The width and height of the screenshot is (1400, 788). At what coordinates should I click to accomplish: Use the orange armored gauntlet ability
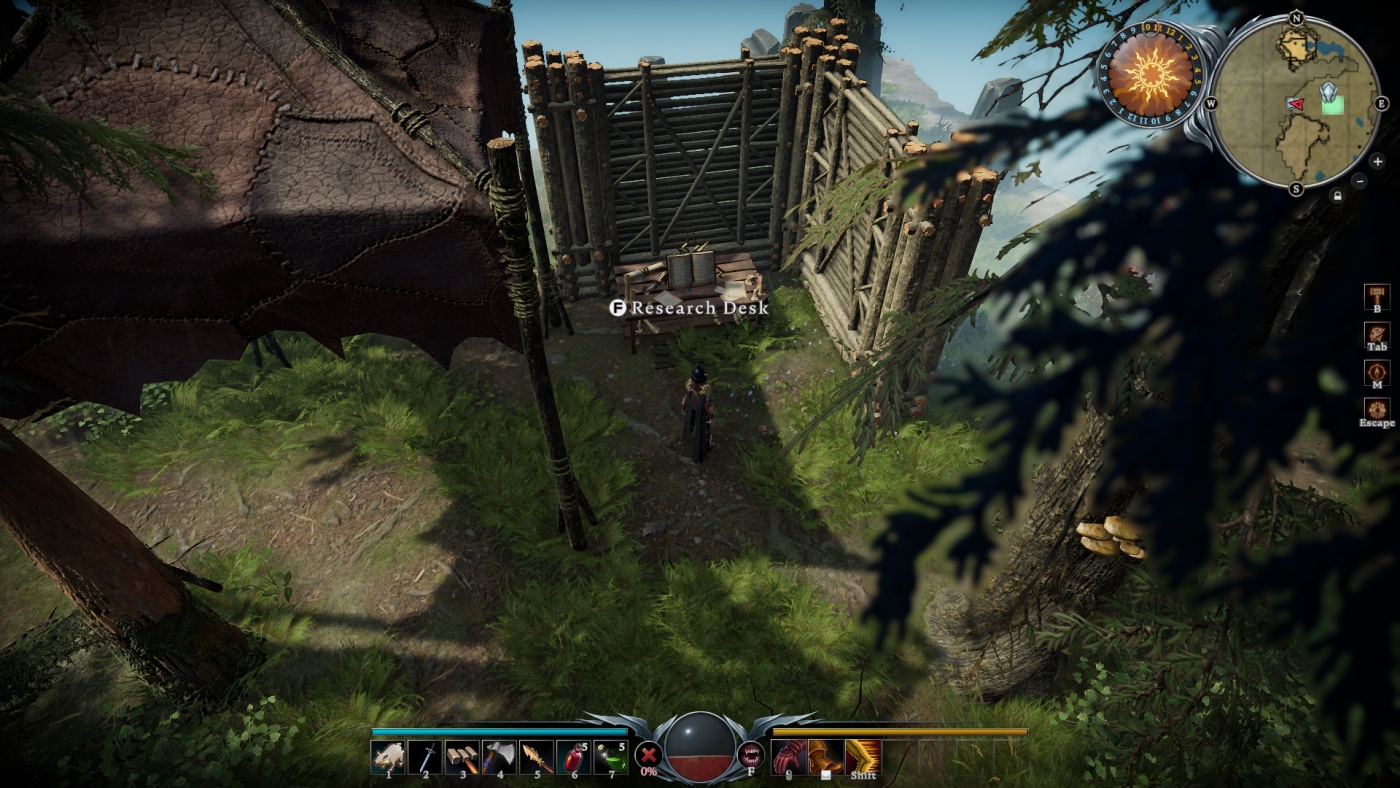(x=825, y=757)
